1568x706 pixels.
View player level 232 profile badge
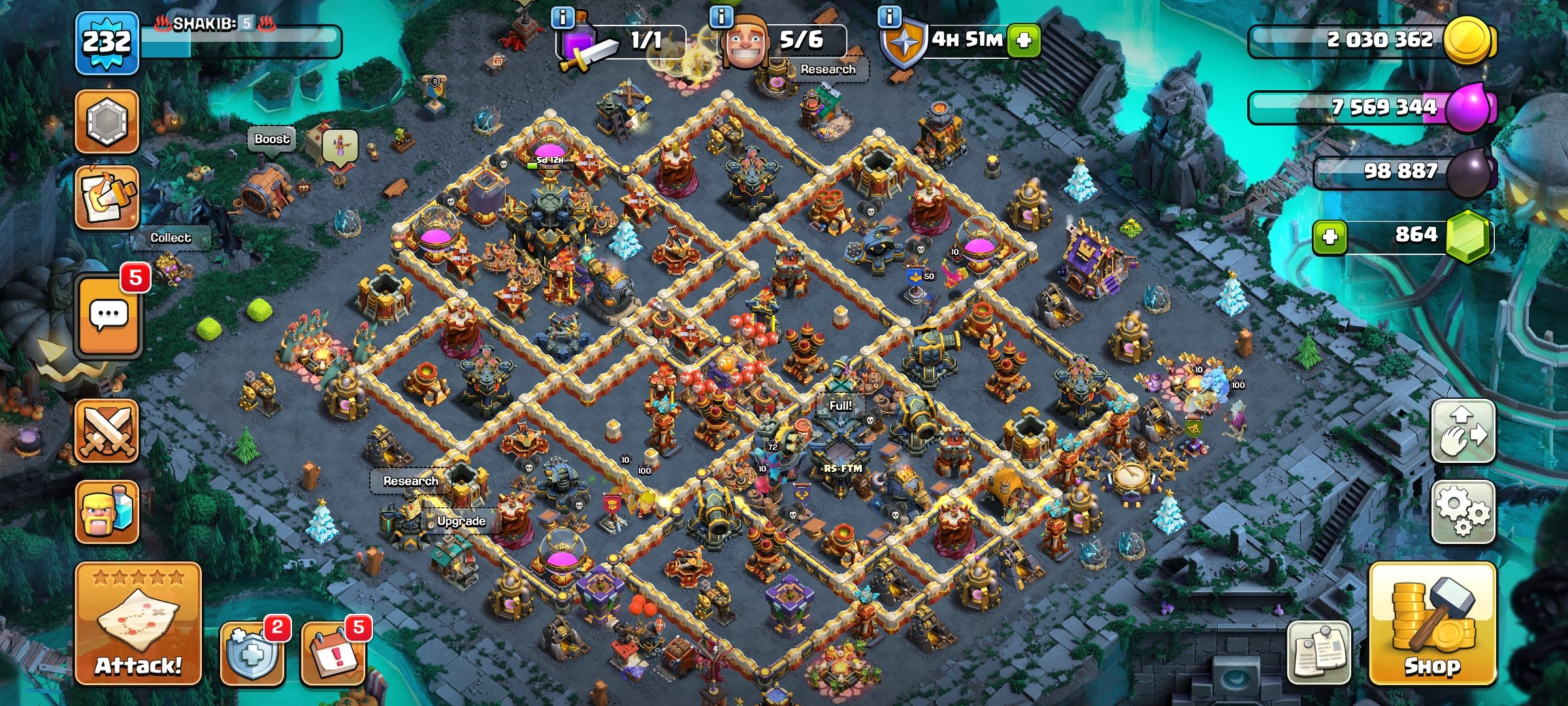coord(107,44)
